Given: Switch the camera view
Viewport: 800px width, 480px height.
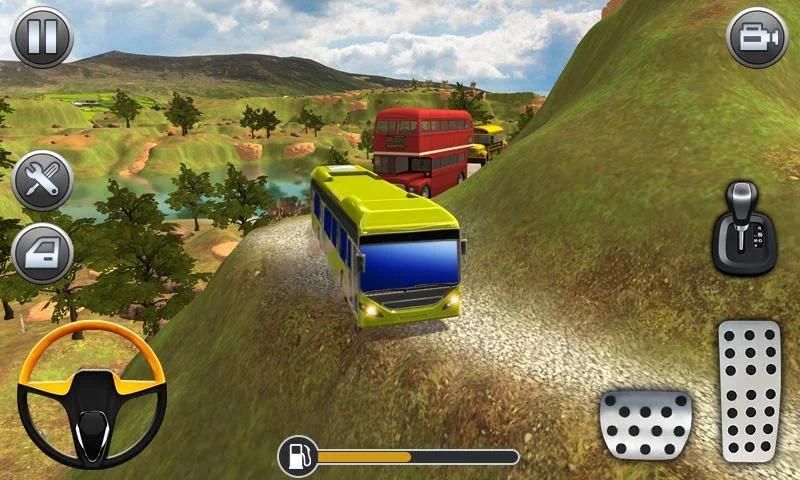Looking at the screenshot, I should [757, 37].
